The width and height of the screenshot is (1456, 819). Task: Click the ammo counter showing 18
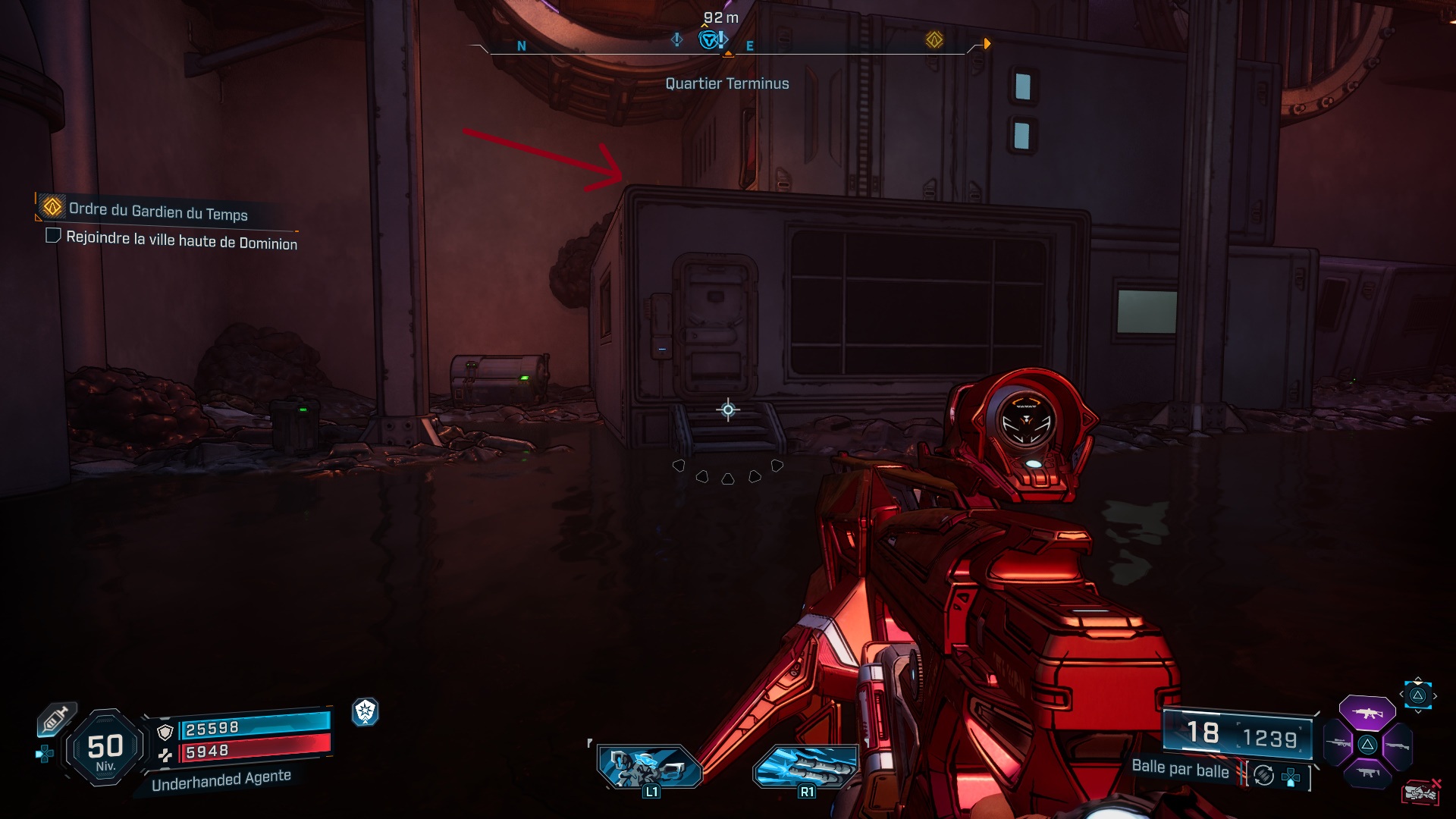click(1204, 732)
